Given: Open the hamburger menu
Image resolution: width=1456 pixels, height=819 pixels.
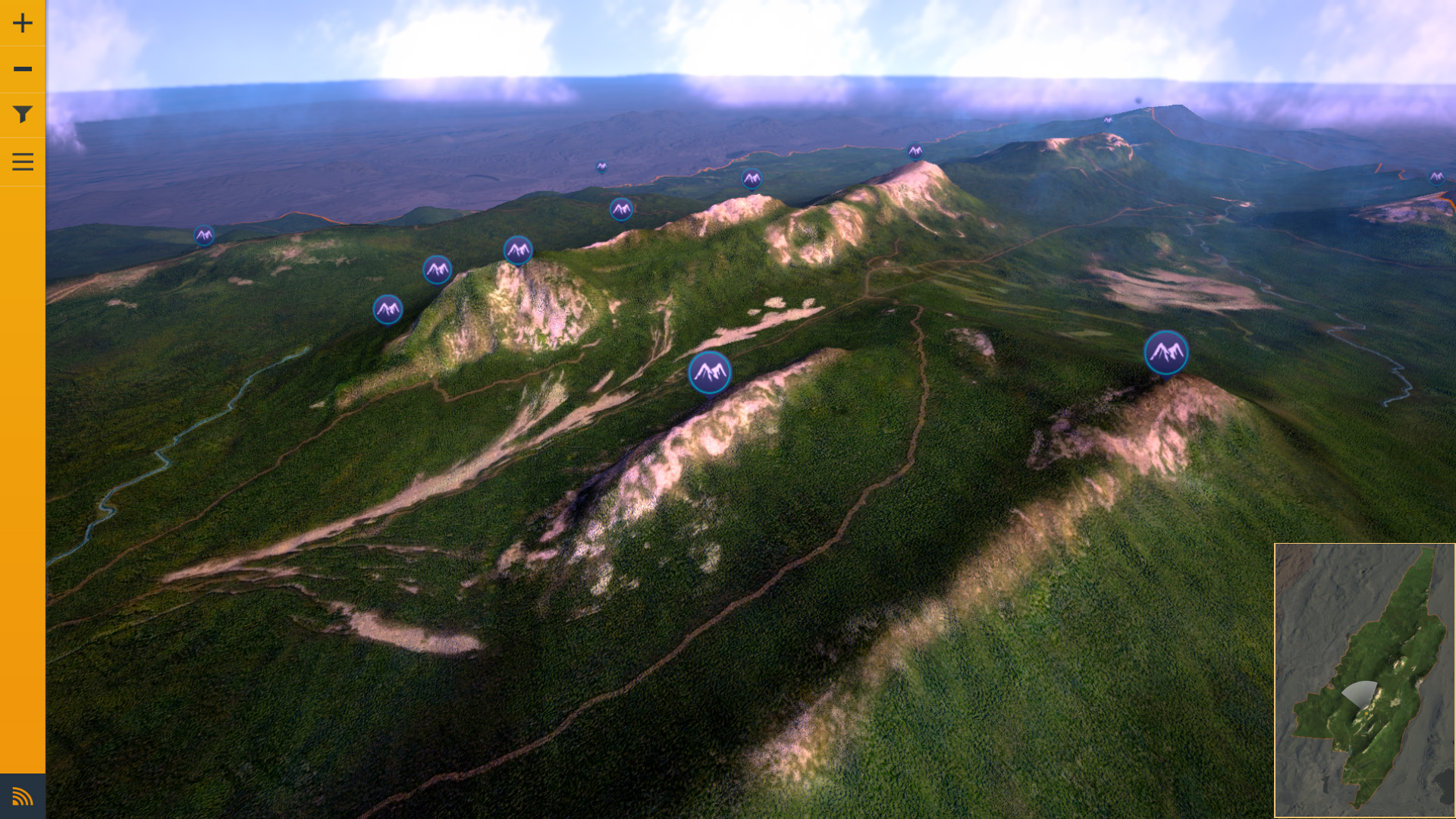Looking at the screenshot, I should pyautogui.click(x=23, y=162).
